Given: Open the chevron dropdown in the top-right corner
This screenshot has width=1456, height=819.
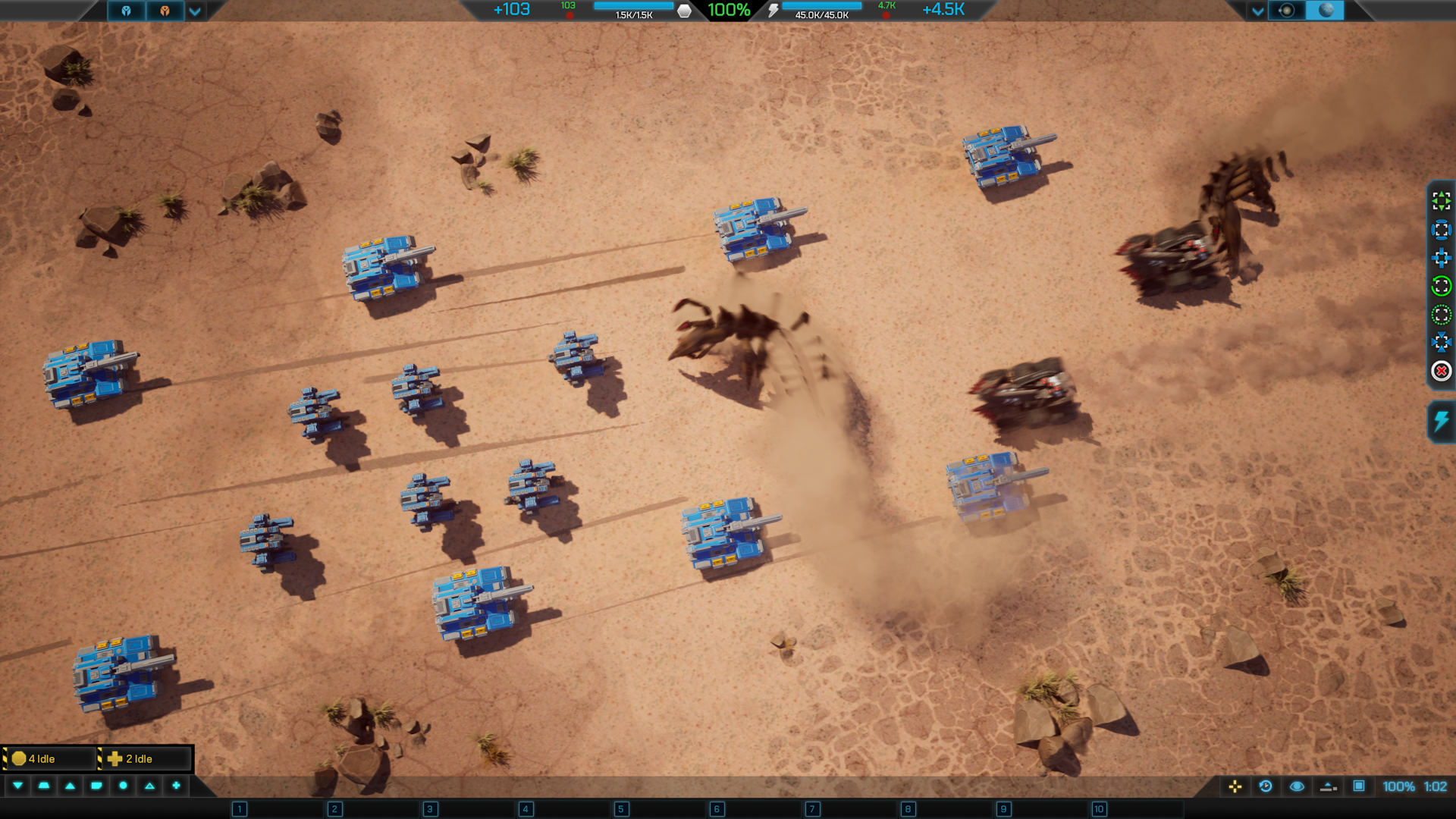Looking at the screenshot, I should 1258,11.
